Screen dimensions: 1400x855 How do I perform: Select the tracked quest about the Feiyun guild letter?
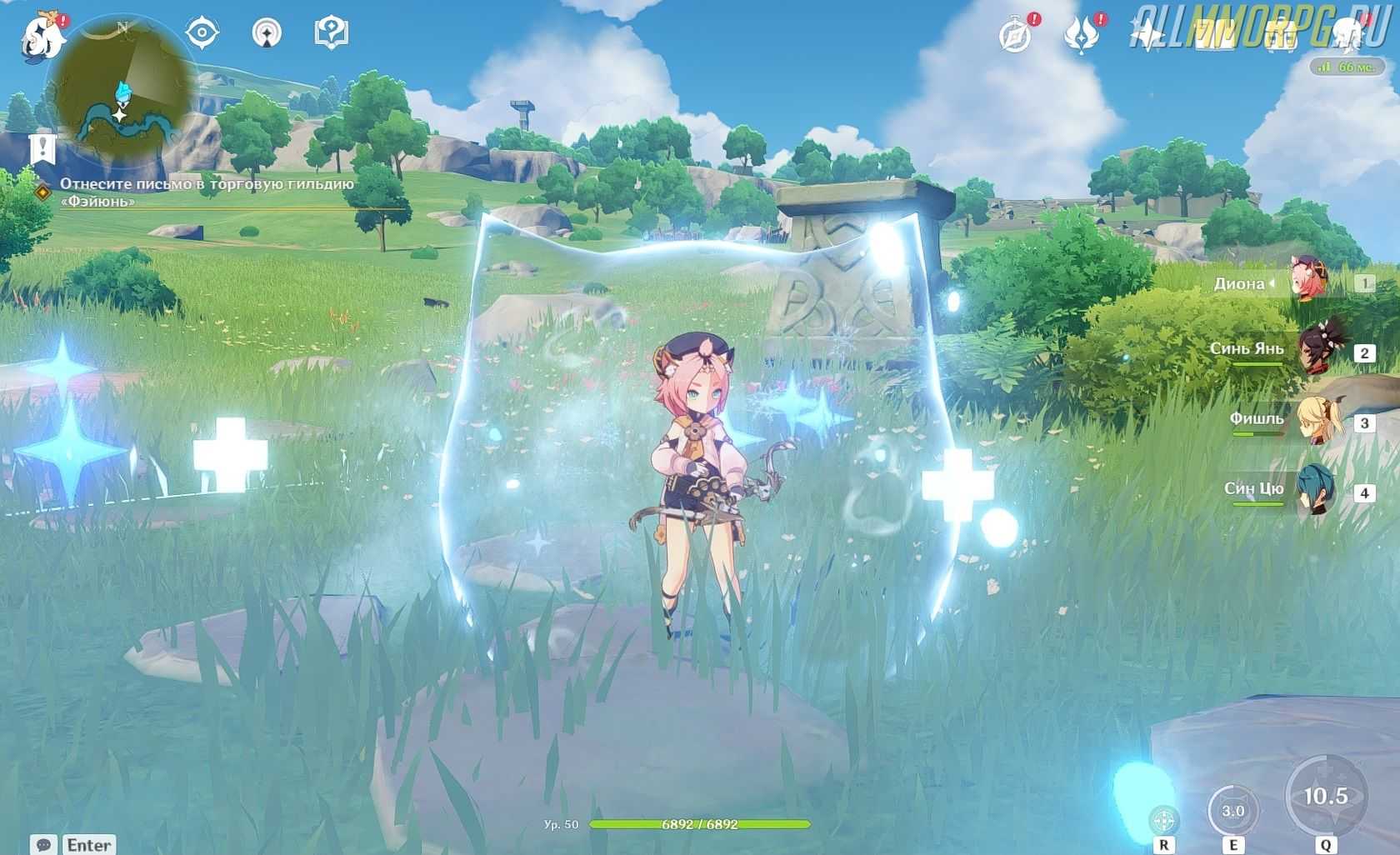tap(207, 192)
